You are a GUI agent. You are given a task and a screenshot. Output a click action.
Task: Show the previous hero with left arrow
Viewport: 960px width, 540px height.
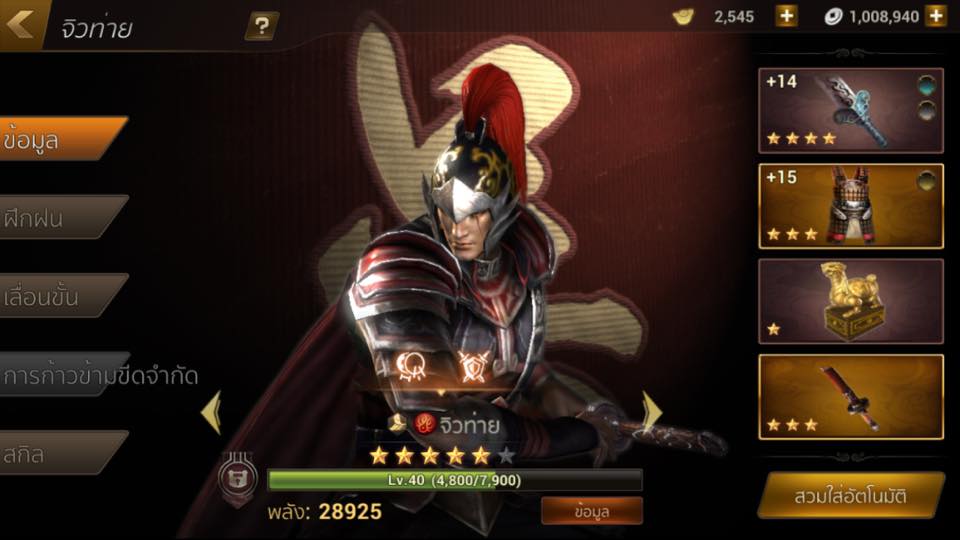211,412
